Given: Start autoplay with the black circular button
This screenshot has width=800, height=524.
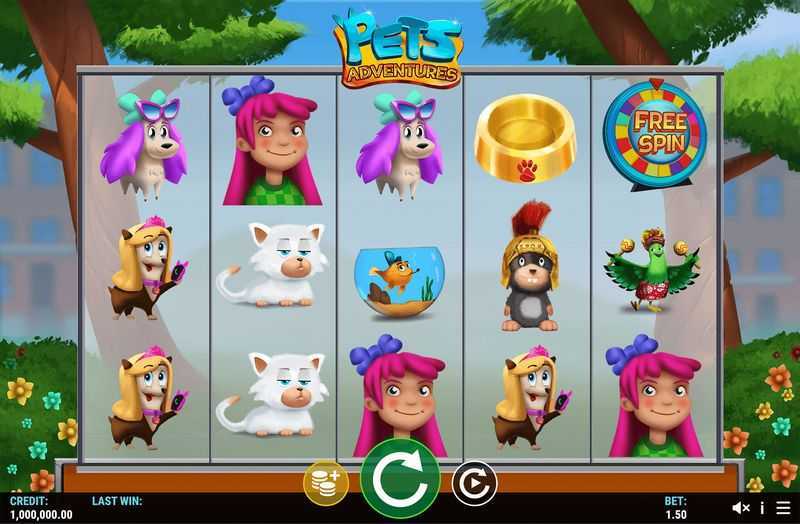Looking at the screenshot, I should pyautogui.click(x=474, y=484).
